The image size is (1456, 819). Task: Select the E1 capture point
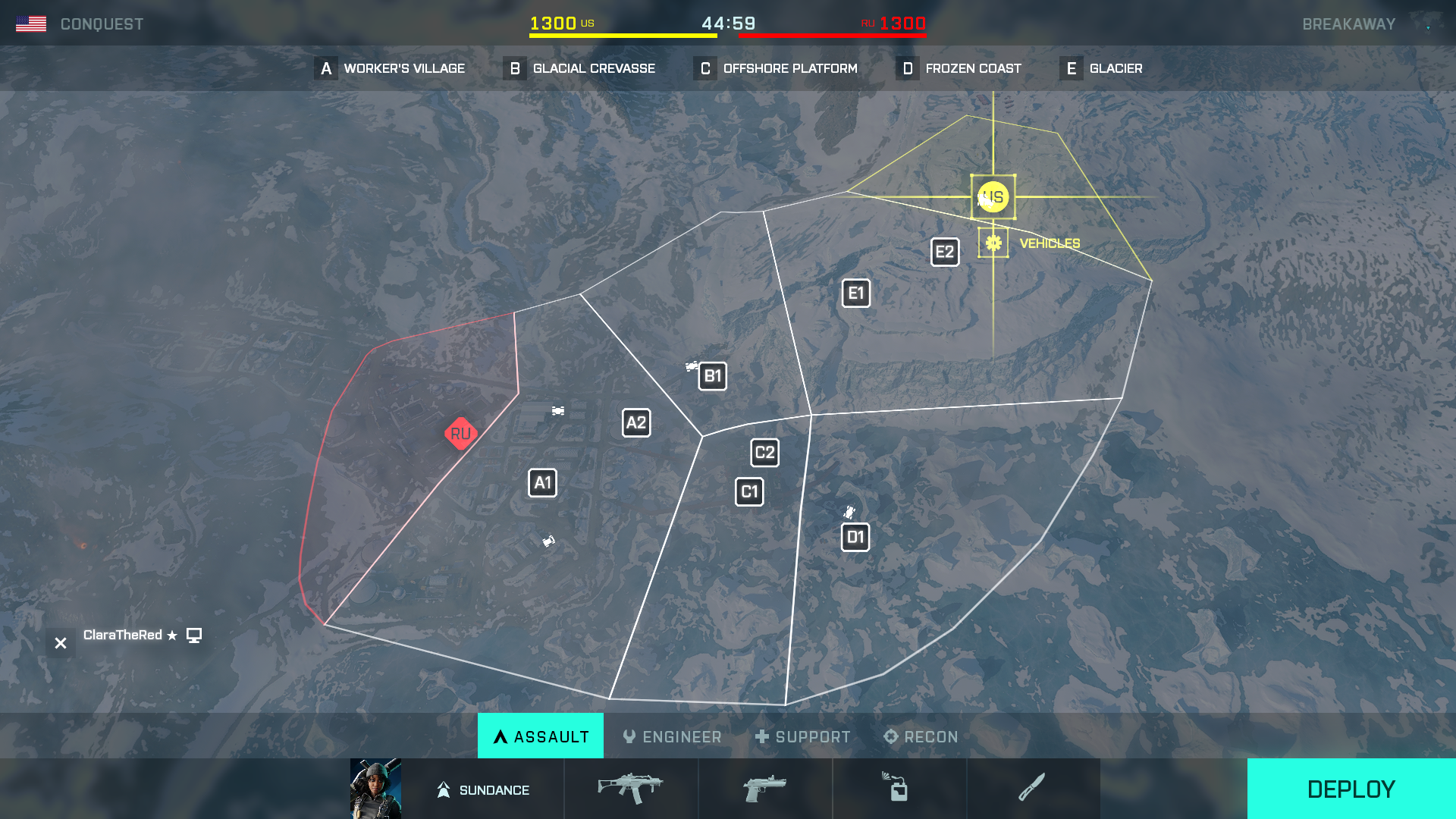(x=856, y=293)
